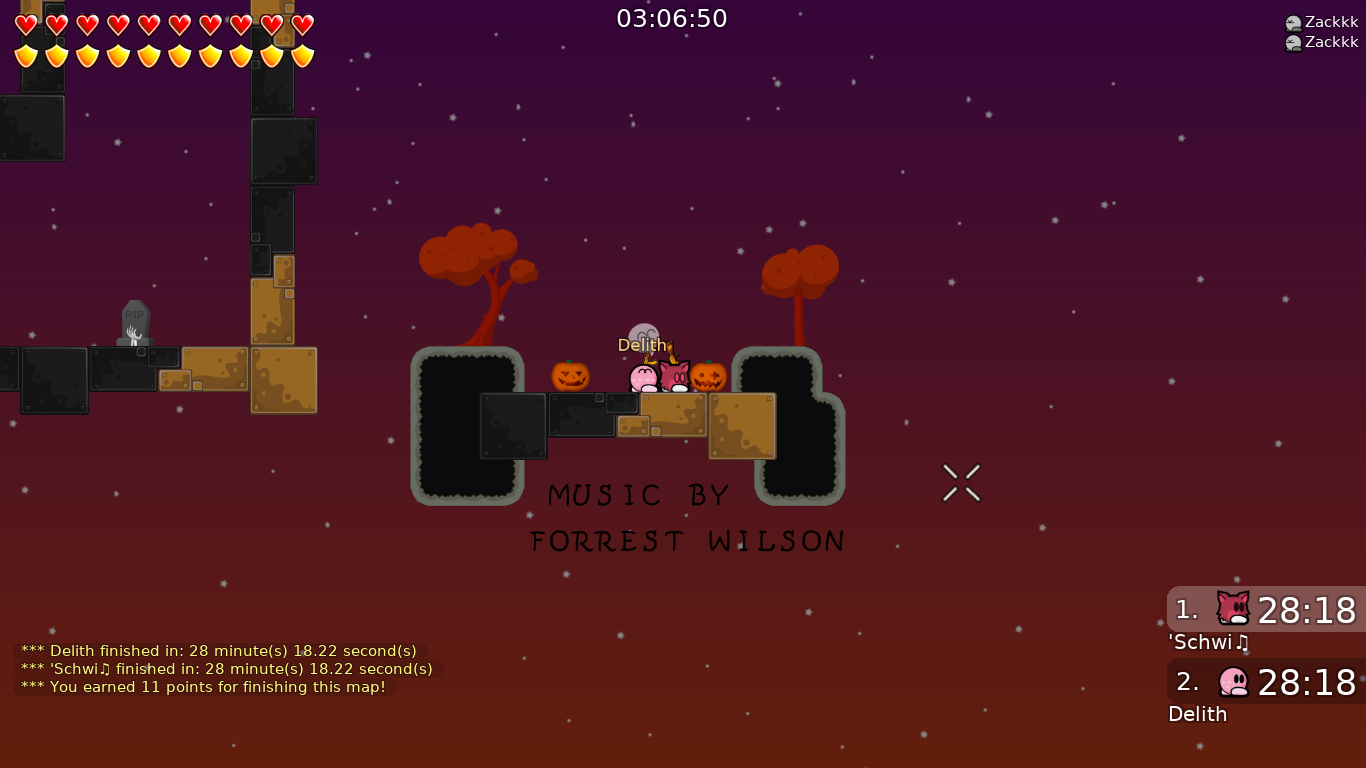Click the upper Zackkk player name
1366x768 pixels.
1332,20
